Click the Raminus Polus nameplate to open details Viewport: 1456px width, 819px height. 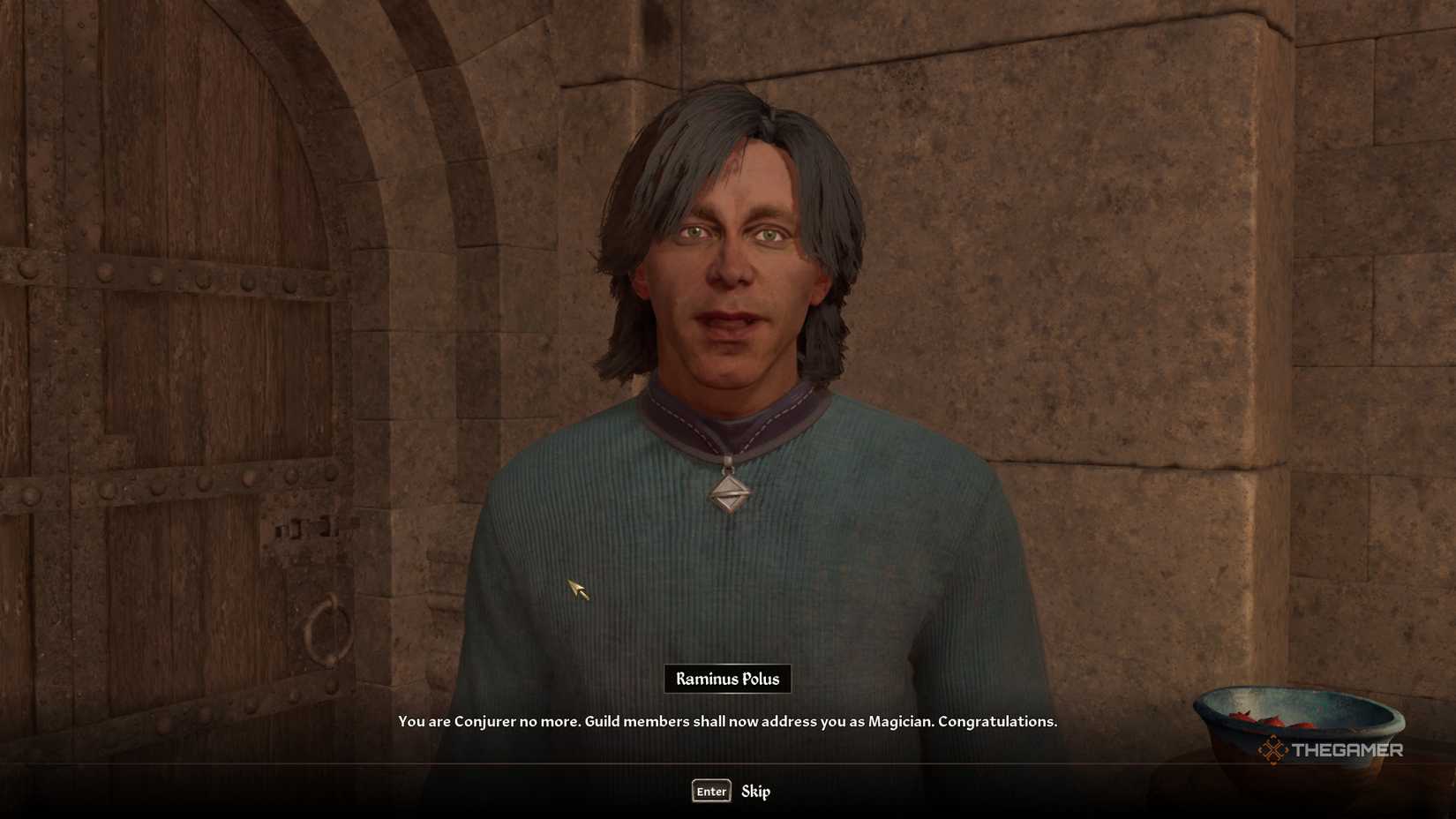pyautogui.click(x=726, y=679)
